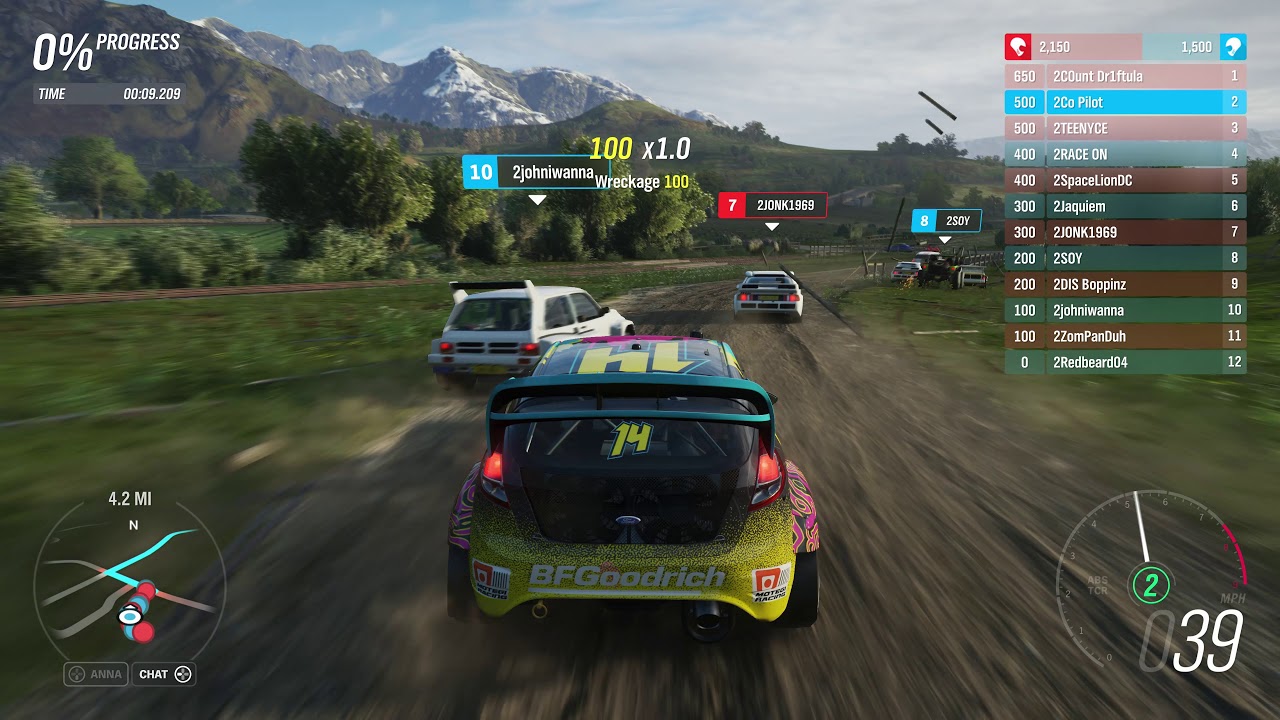Choose 2Redbeard04 at the bottom of the standings

click(x=1125, y=362)
